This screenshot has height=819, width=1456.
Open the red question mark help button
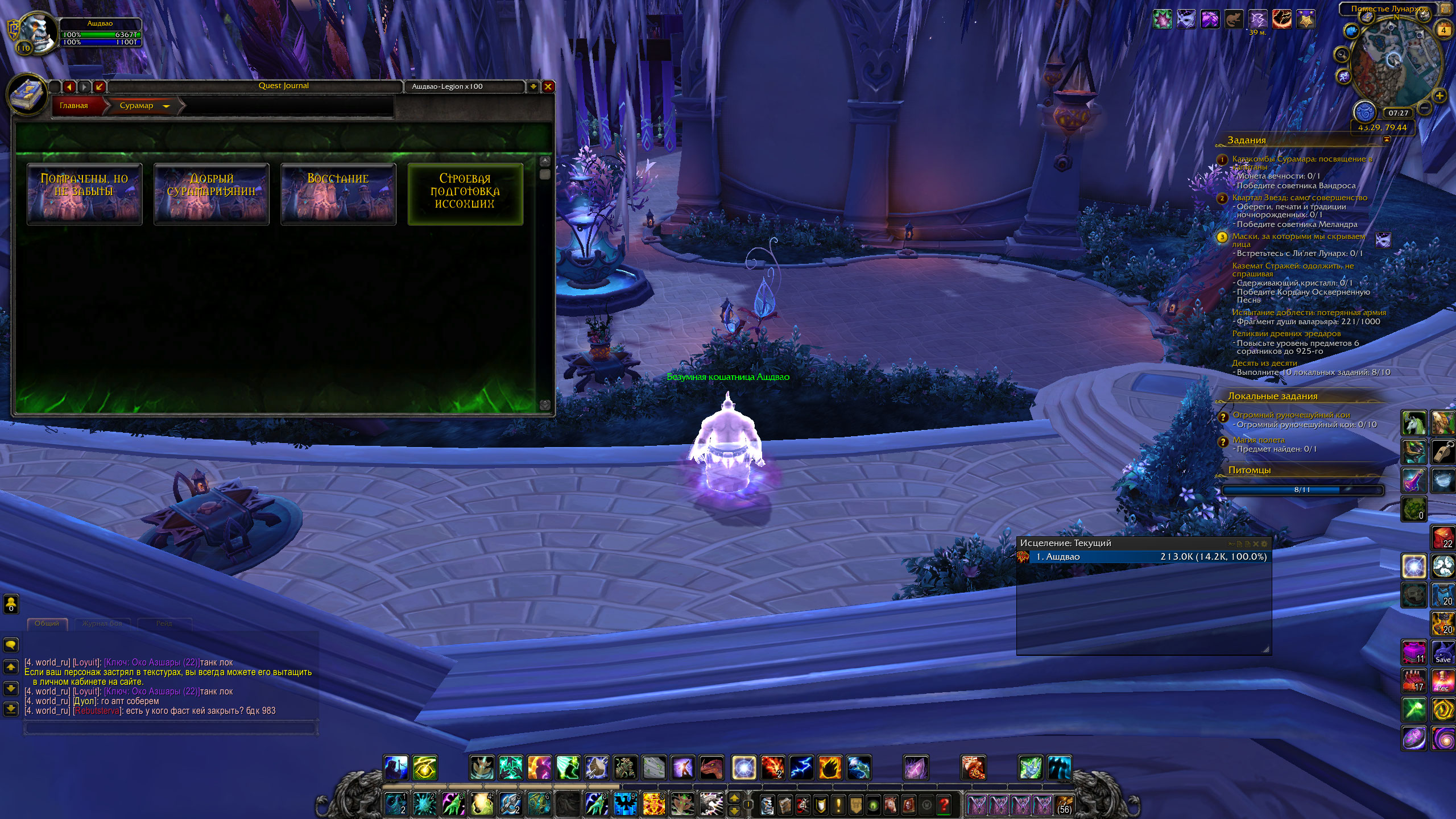coord(944,805)
